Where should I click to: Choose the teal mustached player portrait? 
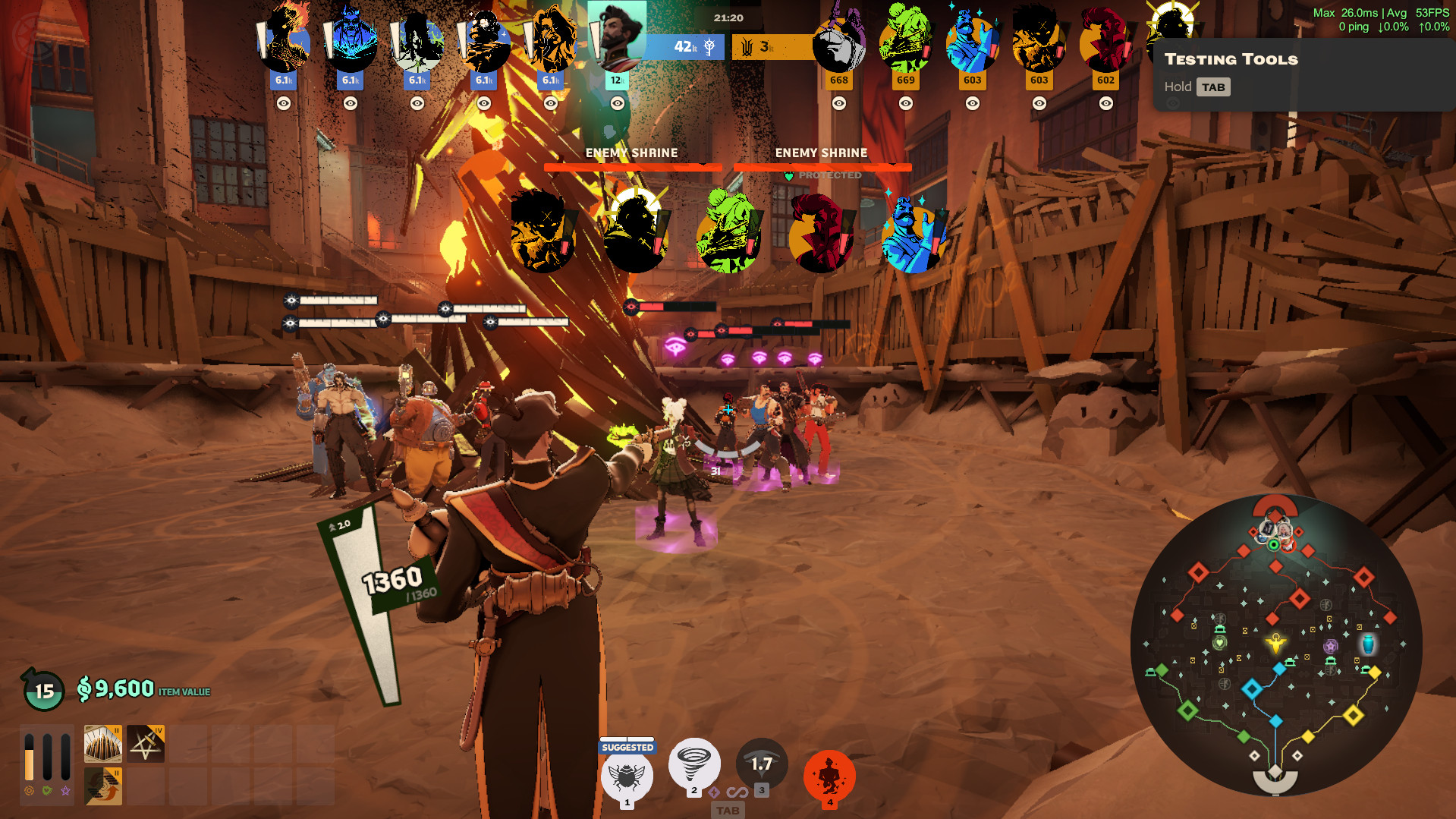(x=618, y=35)
